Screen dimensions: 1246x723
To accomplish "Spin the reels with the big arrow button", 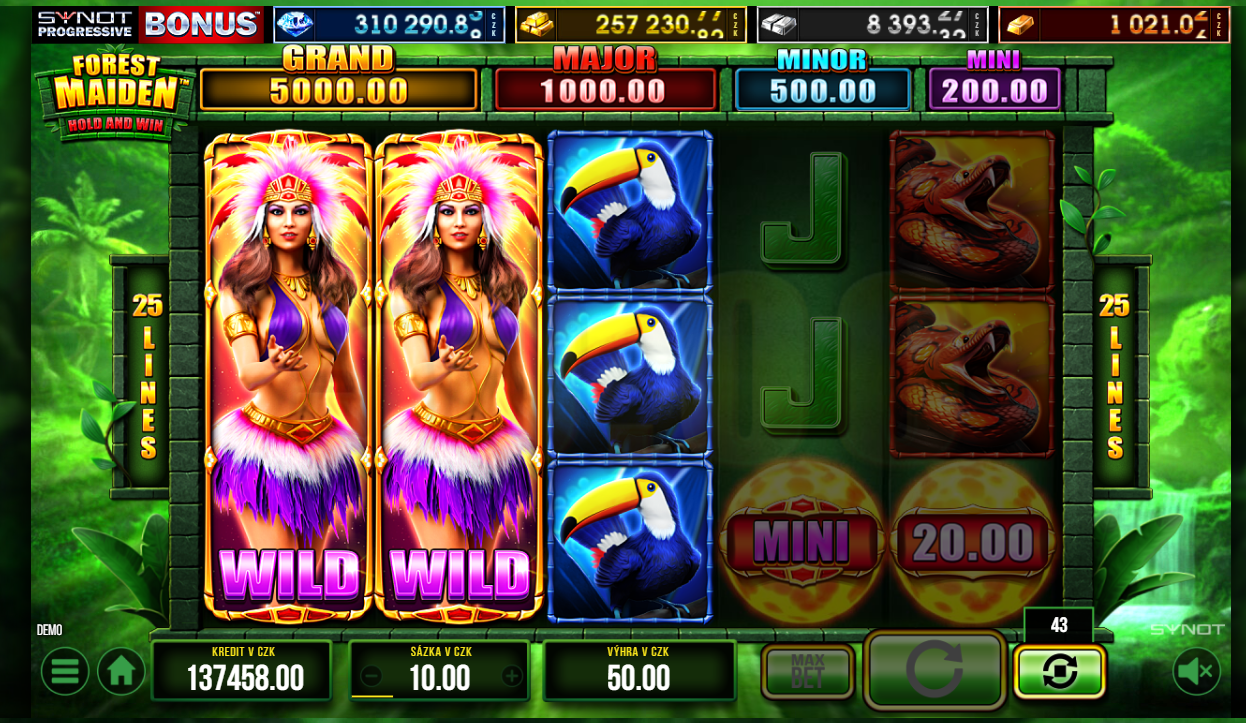I will (934, 669).
